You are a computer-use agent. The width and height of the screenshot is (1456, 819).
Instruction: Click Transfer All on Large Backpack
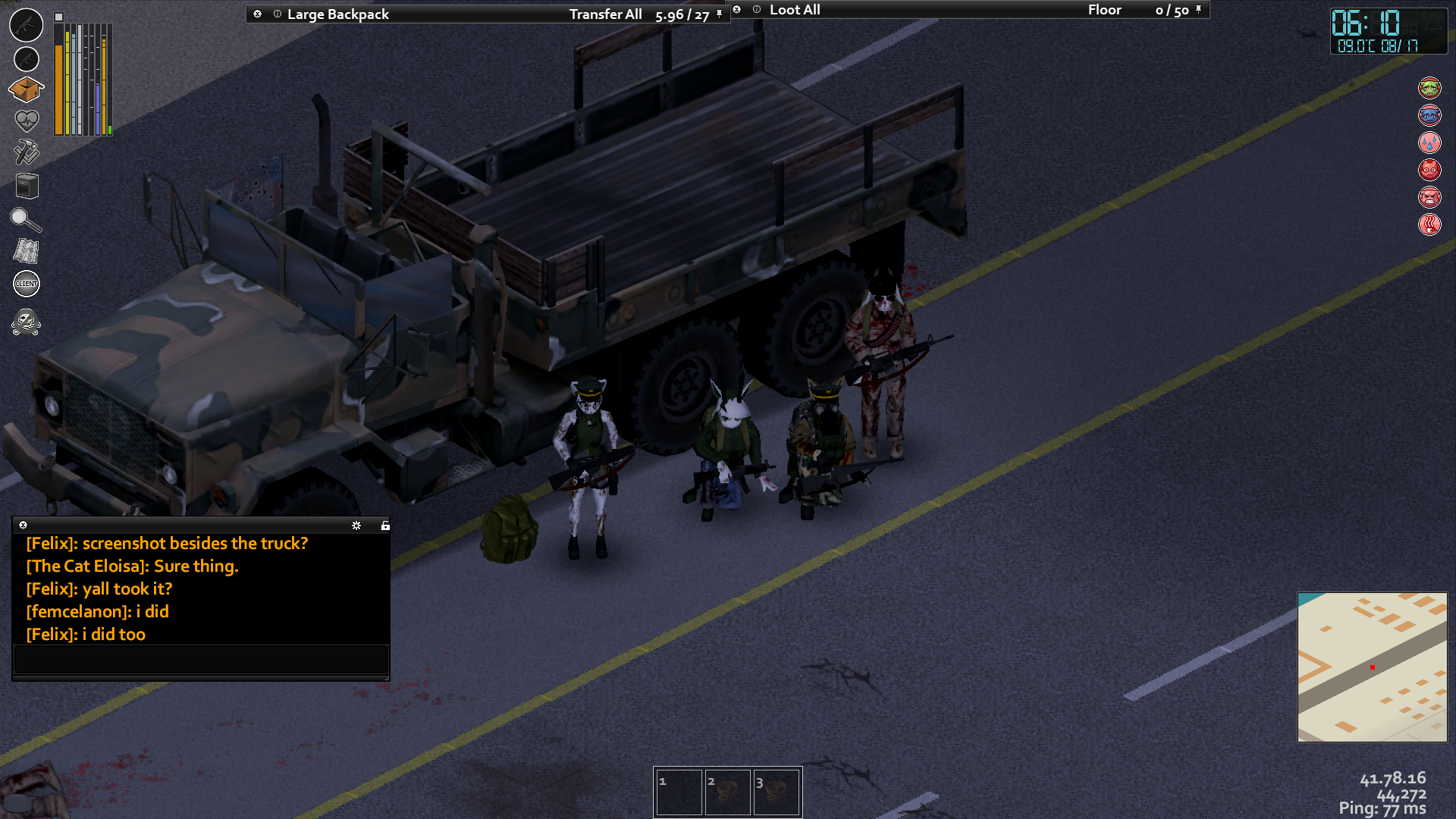point(605,14)
